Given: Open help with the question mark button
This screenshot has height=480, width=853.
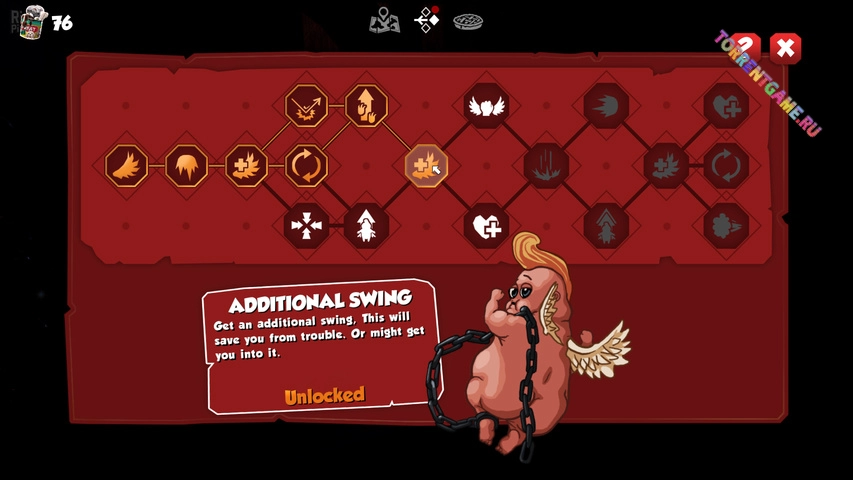Looking at the screenshot, I should click(745, 48).
